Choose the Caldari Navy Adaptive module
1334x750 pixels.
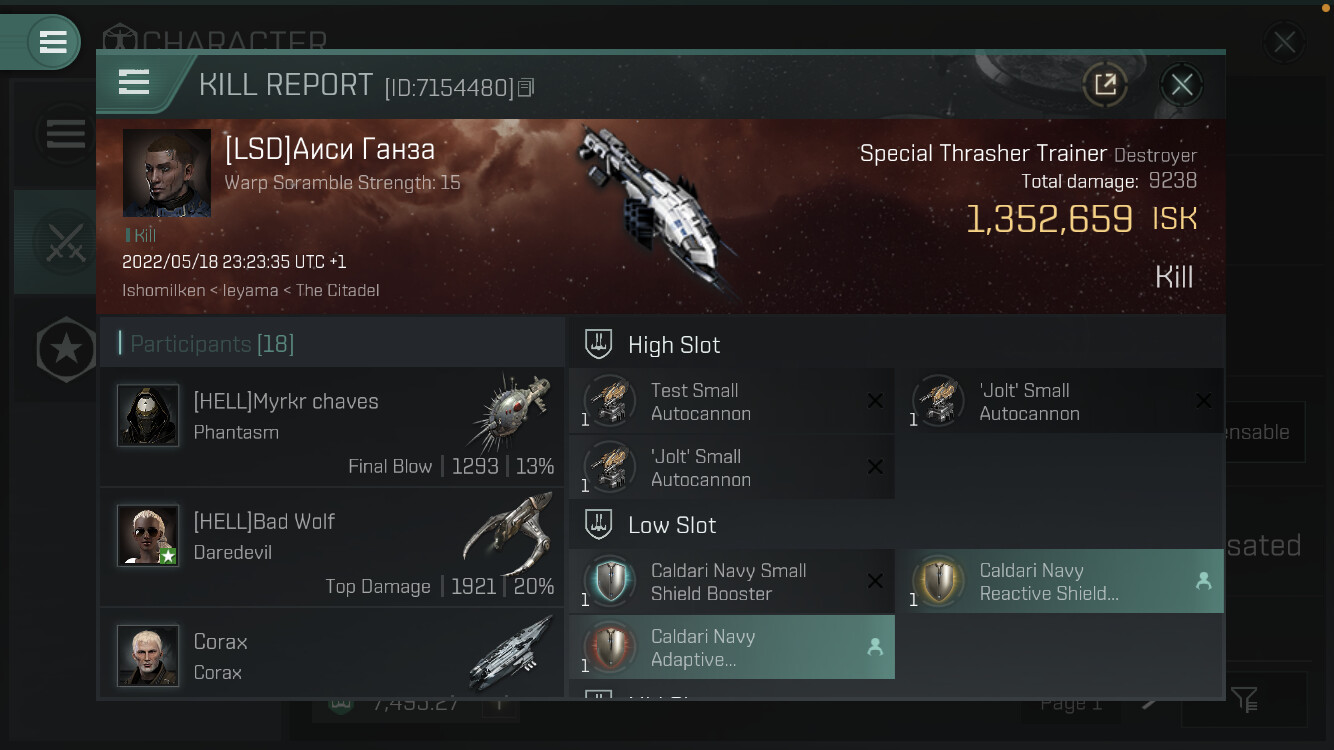pos(731,648)
